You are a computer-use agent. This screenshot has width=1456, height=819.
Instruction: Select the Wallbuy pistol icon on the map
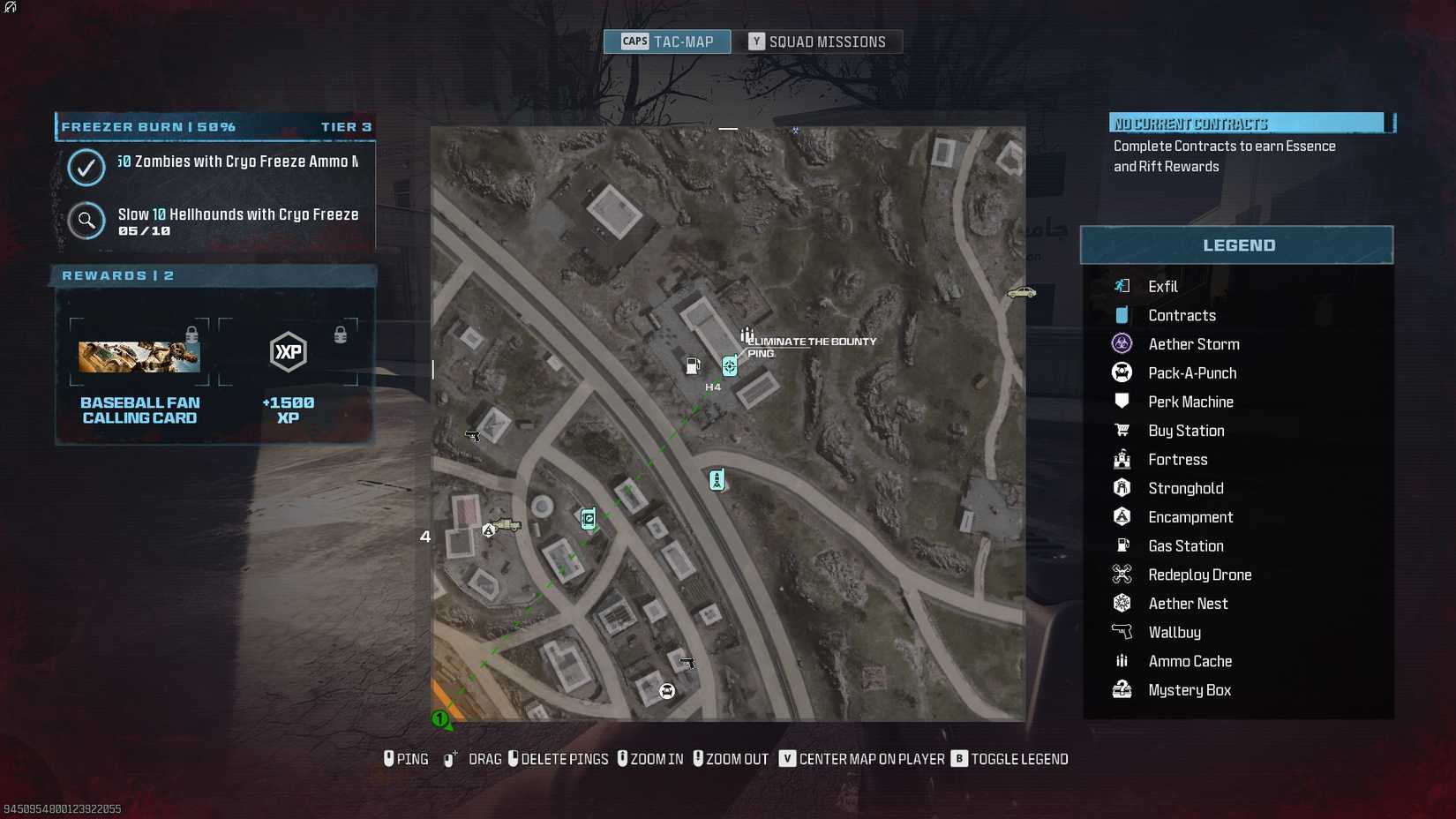point(473,435)
